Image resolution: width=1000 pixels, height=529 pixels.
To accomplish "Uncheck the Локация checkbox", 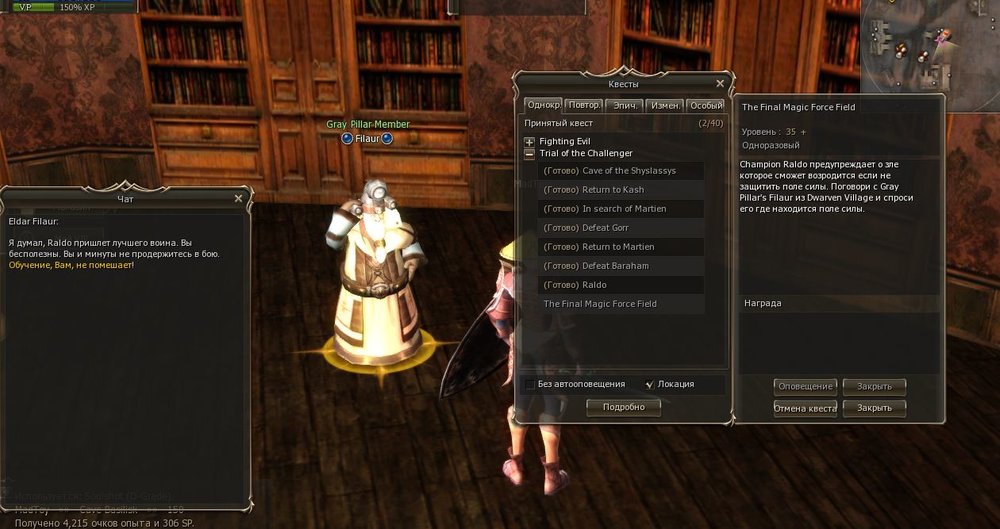I will tap(650, 384).
